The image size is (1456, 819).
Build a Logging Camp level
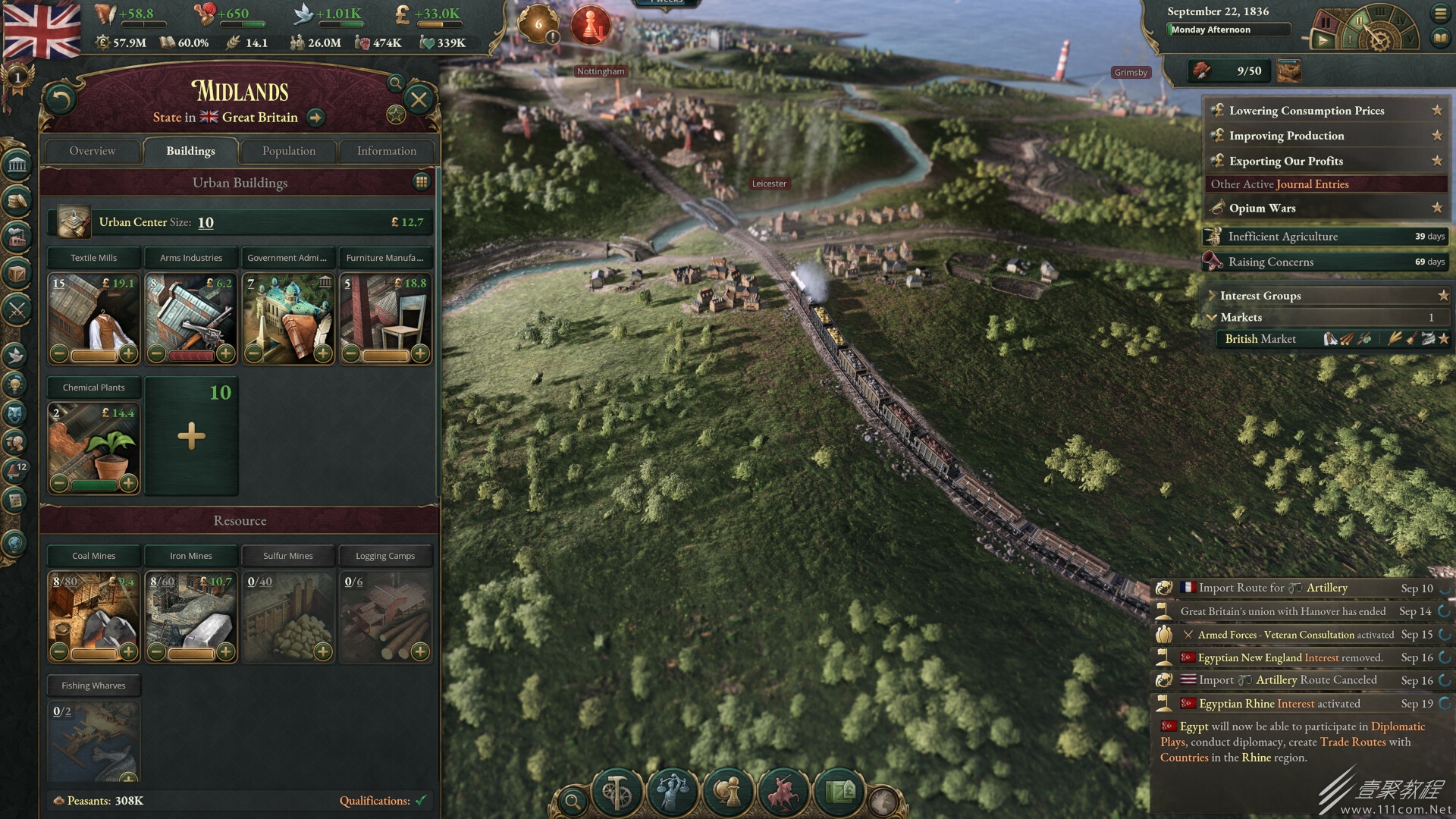[x=419, y=651]
